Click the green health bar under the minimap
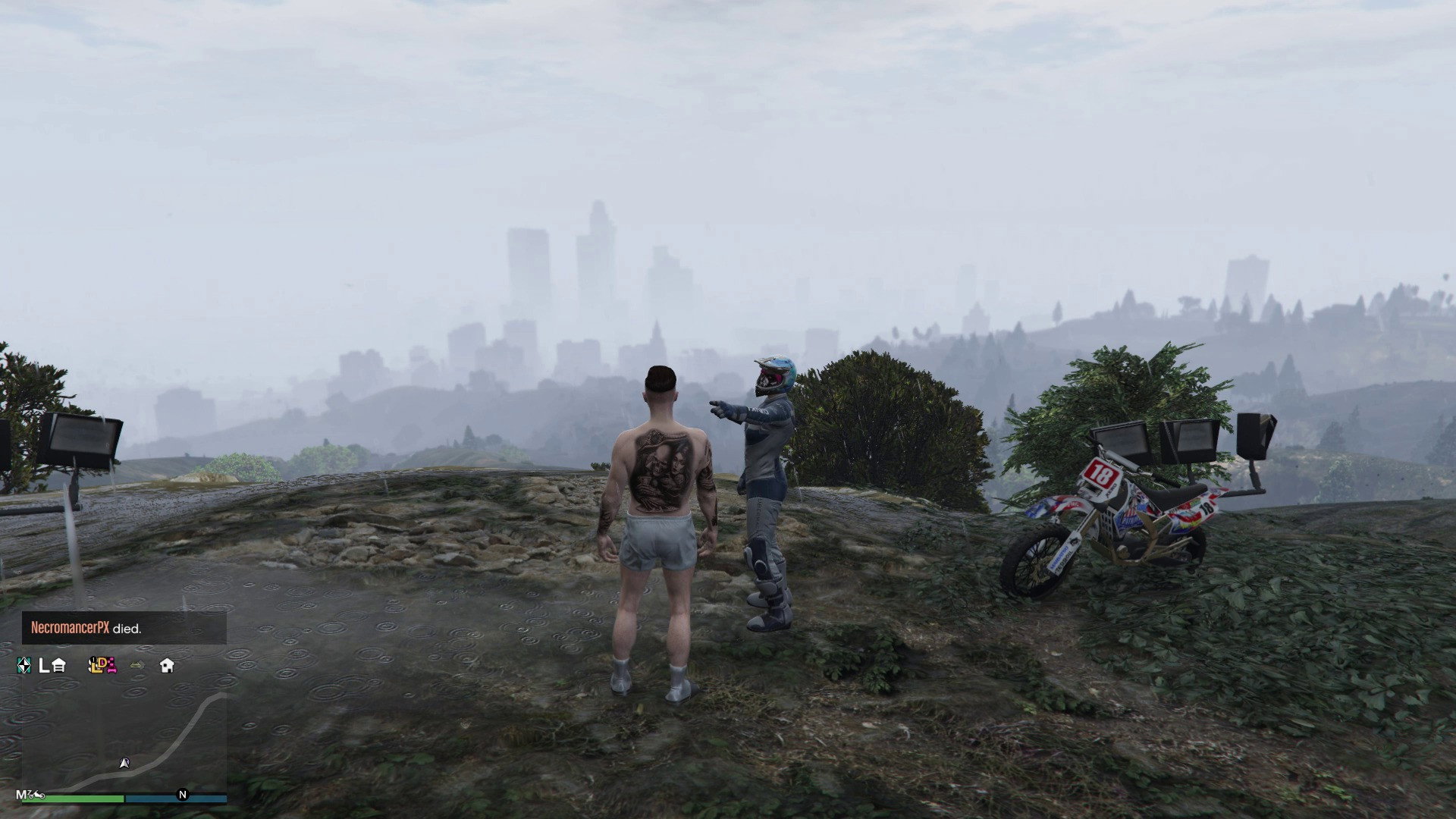This screenshot has width=1456, height=819. [74, 798]
